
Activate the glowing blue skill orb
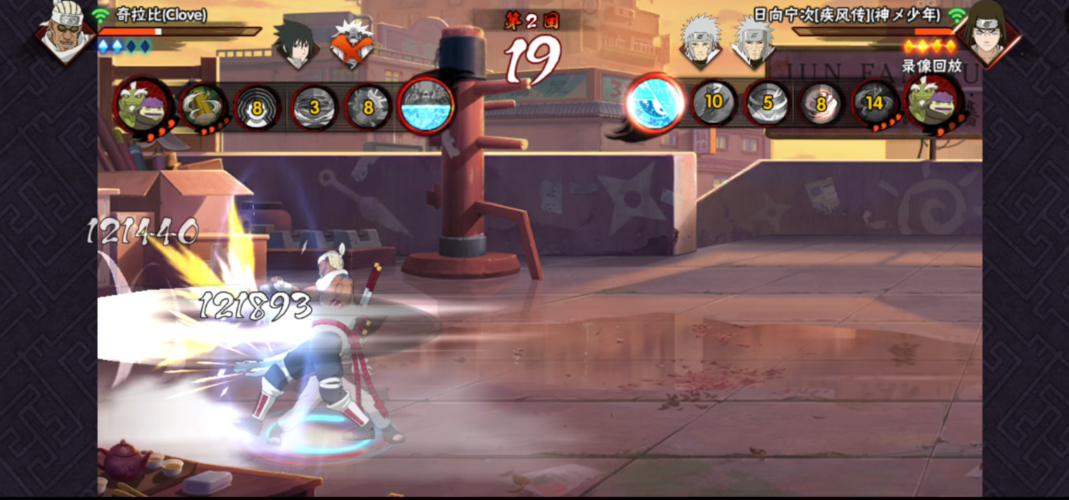click(x=655, y=103)
